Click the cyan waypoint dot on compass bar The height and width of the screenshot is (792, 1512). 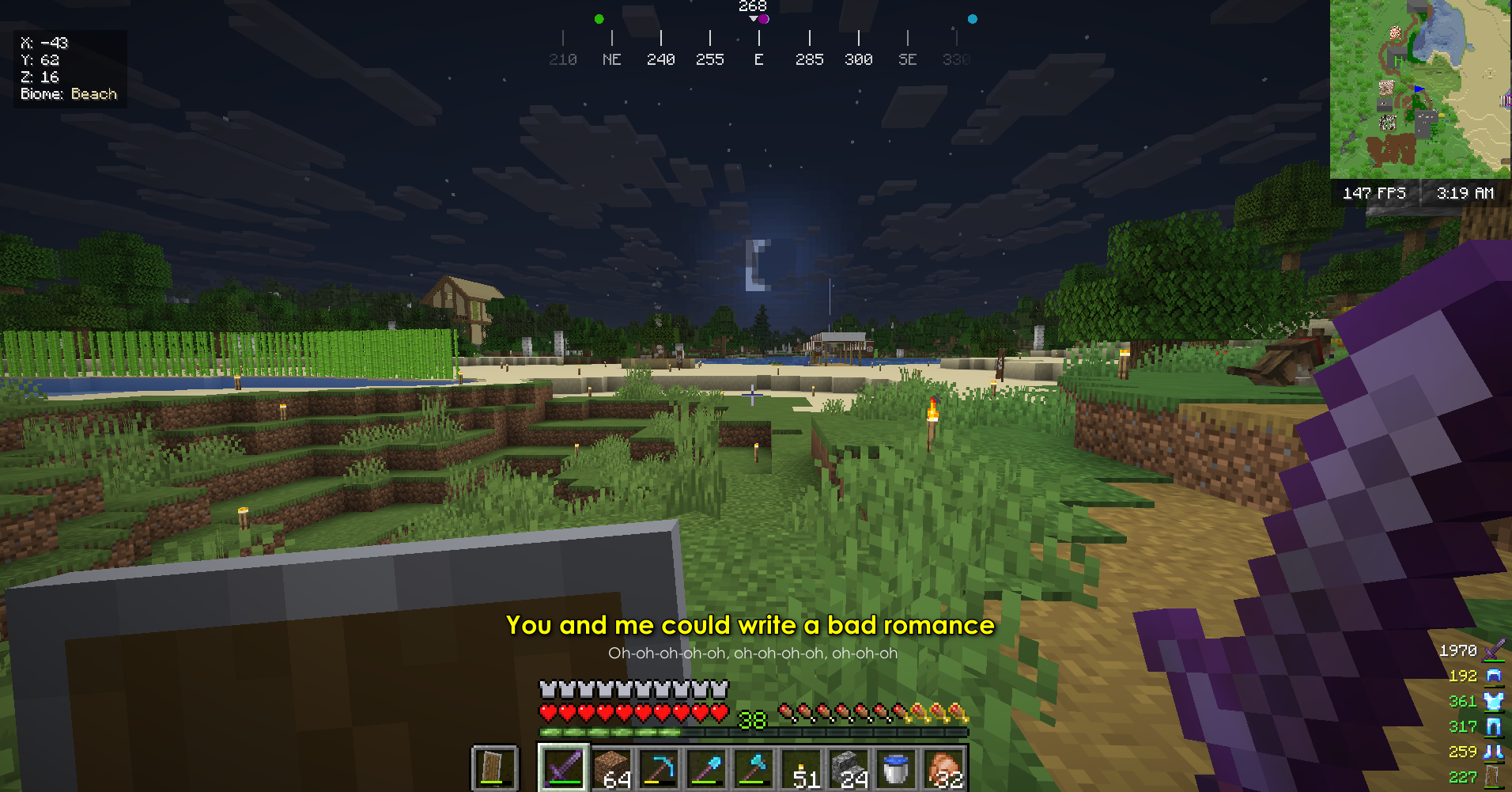pos(973,19)
